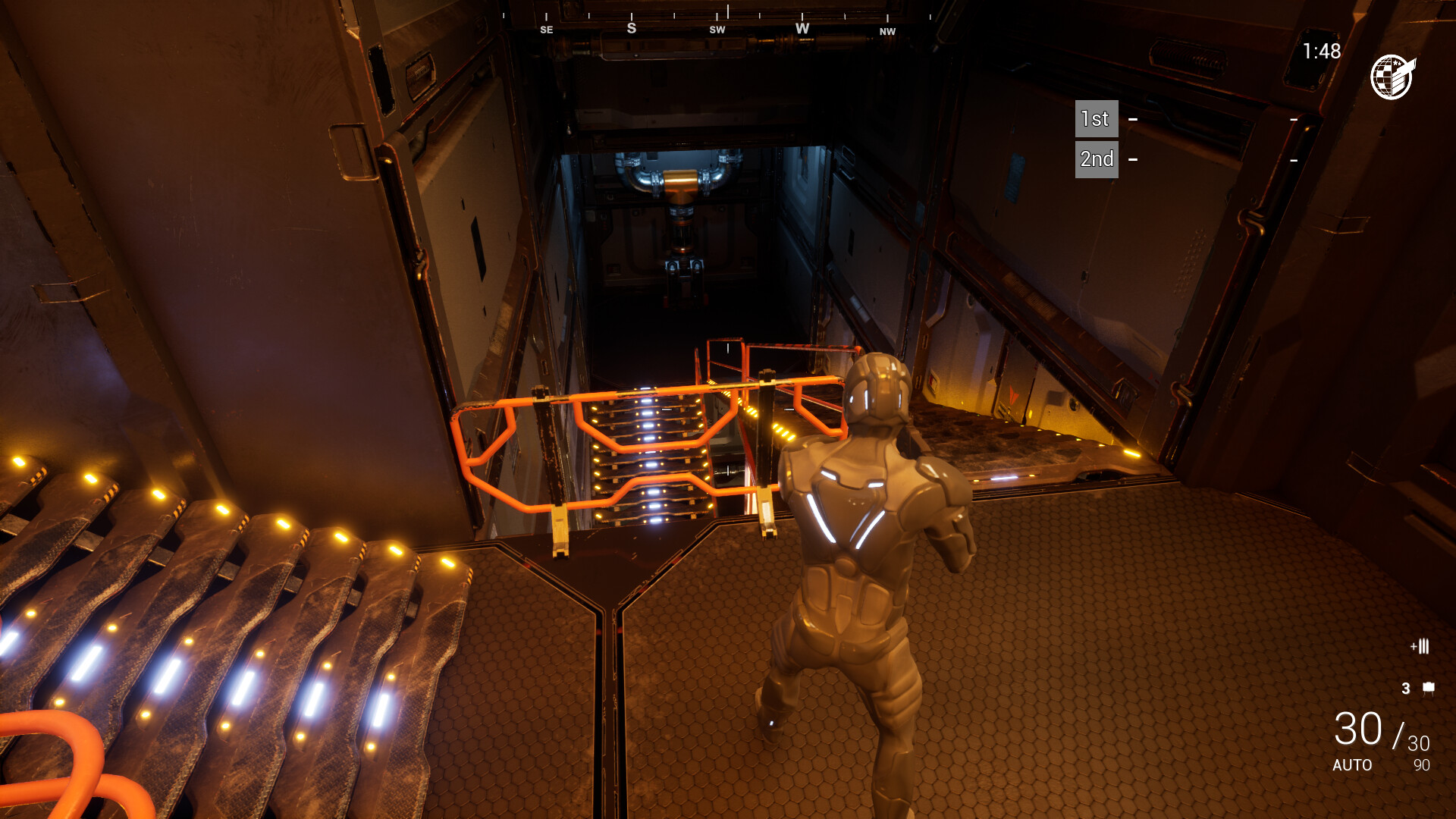Click the red arrow decal on the right wall

point(1013,396)
